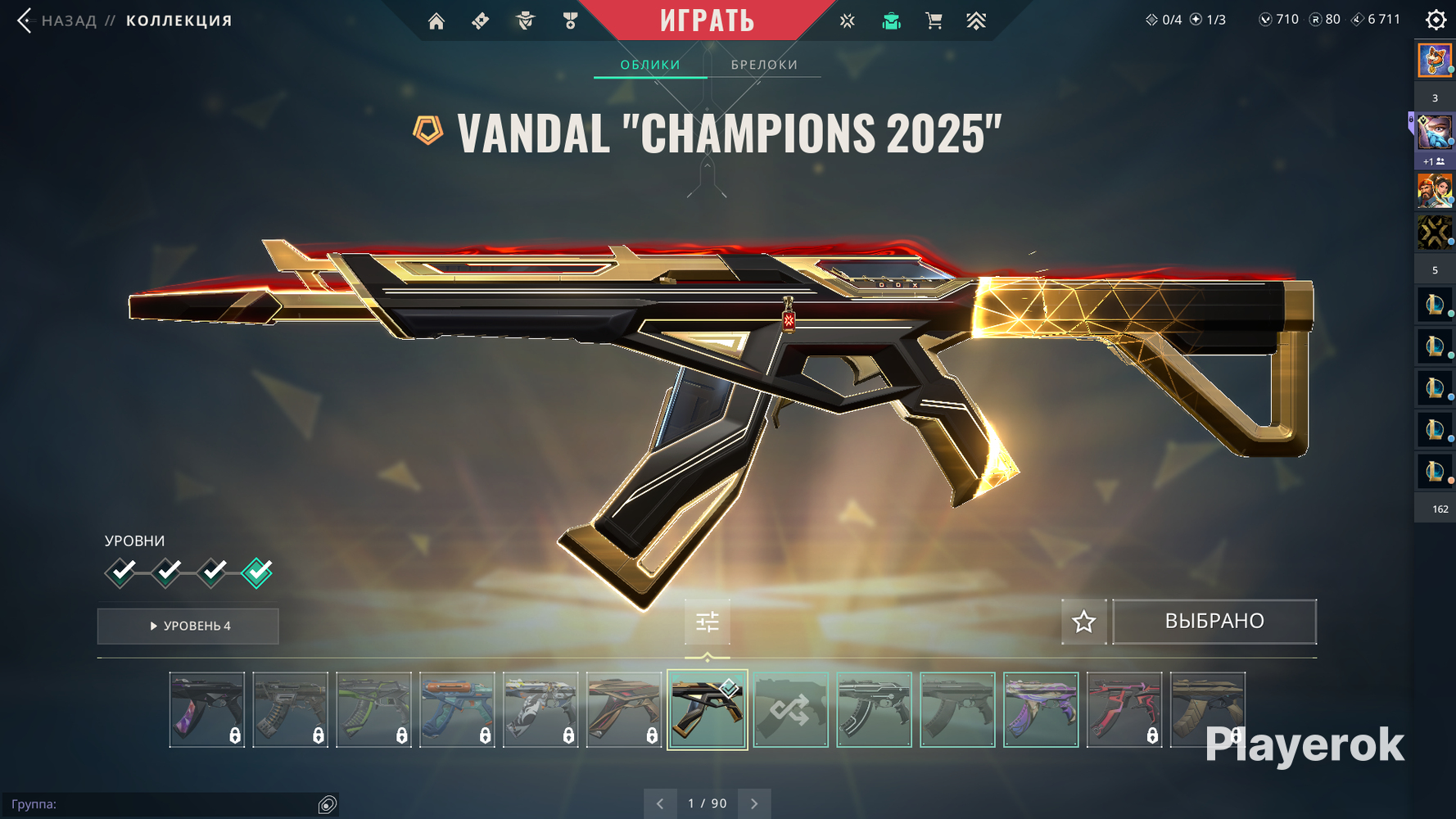Start playing with the ИГРАТЬ button
Screen dimensions: 1456x819
(x=707, y=20)
